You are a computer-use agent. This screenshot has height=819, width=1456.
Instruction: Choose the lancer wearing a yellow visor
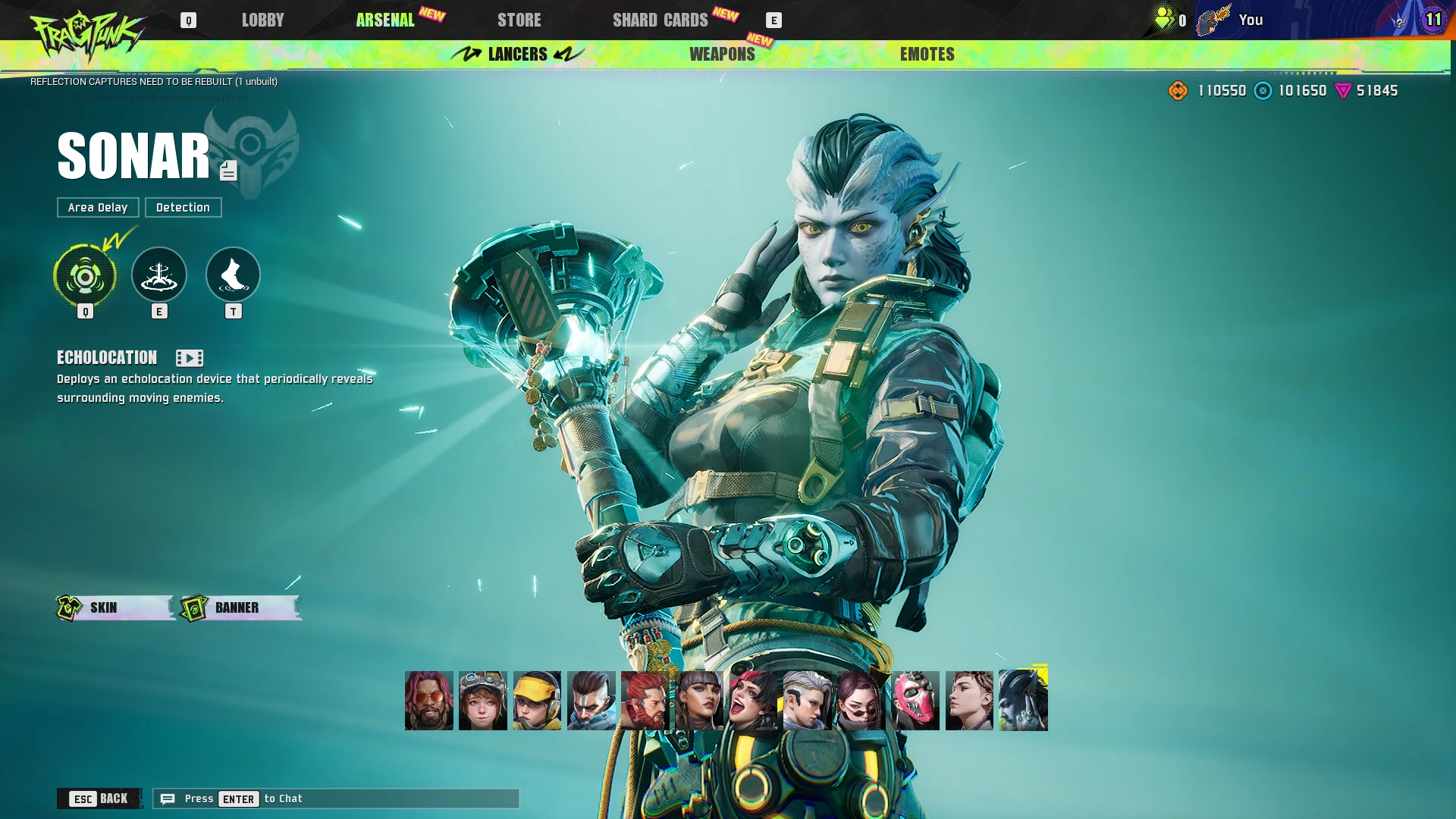(537, 701)
